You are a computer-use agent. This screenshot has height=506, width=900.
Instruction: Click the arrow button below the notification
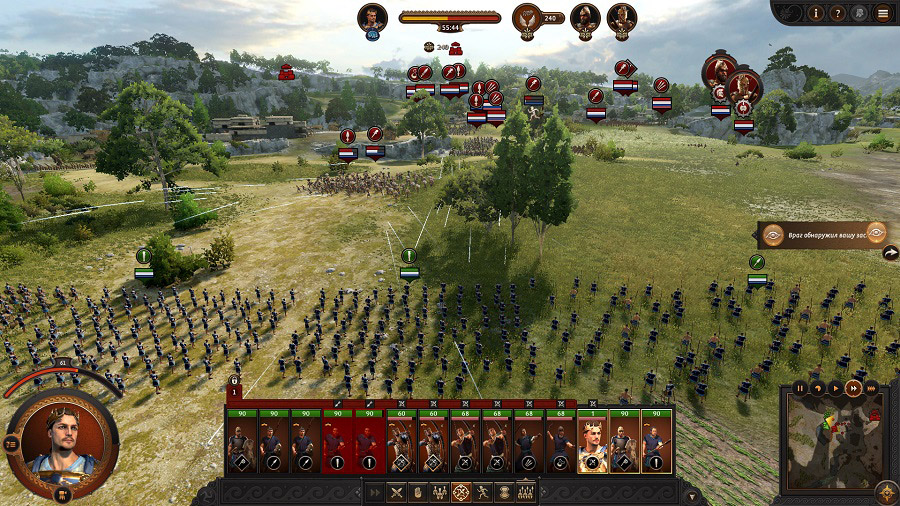pyautogui.click(x=890, y=254)
